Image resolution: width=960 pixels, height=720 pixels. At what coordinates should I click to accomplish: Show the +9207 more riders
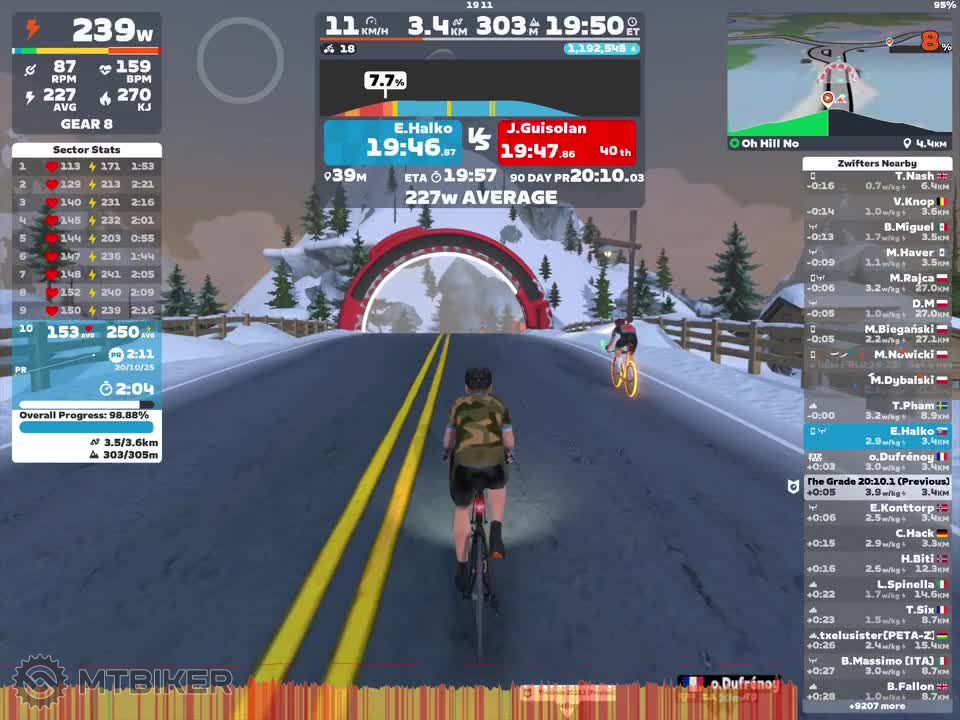(x=877, y=706)
